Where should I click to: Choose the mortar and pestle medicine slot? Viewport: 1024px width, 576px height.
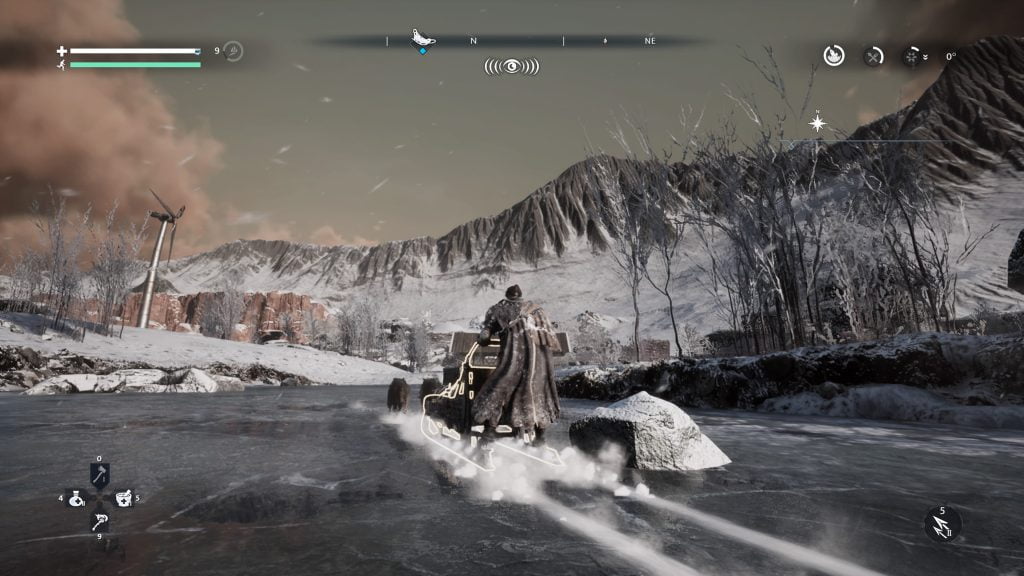point(123,498)
